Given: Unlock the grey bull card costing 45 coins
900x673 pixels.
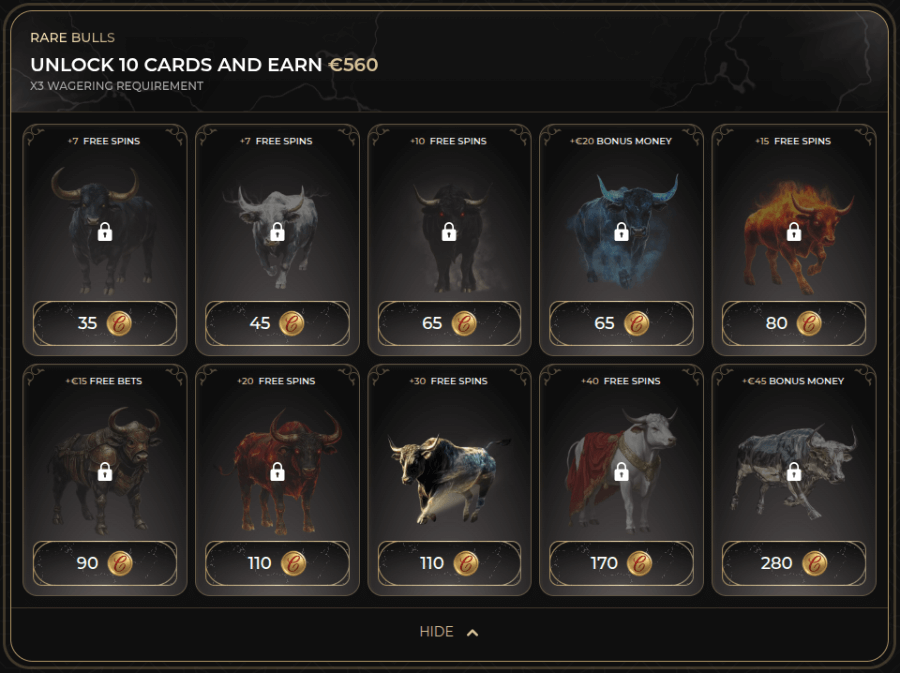Looking at the screenshot, I should click(277, 323).
